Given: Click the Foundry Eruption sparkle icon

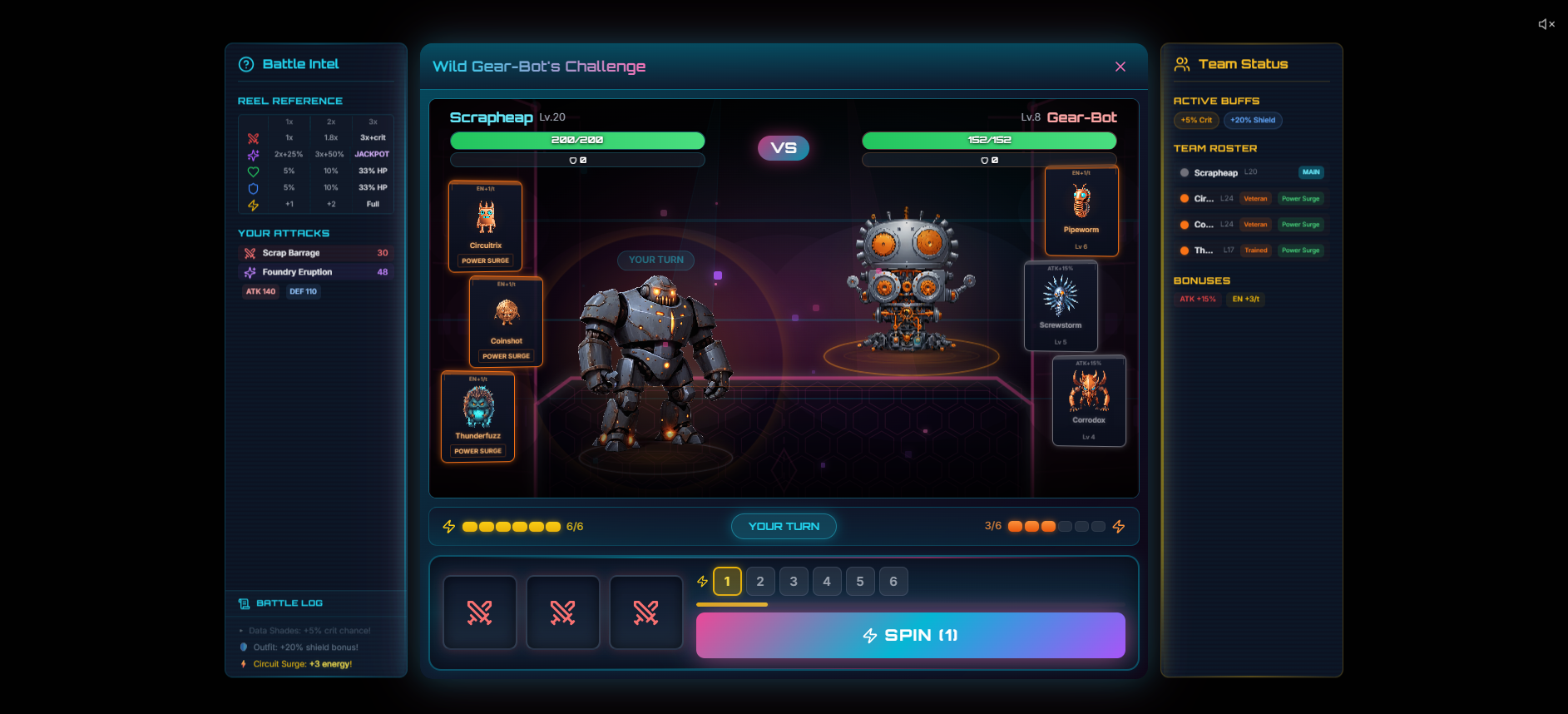Looking at the screenshot, I should click(x=250, y=272).
